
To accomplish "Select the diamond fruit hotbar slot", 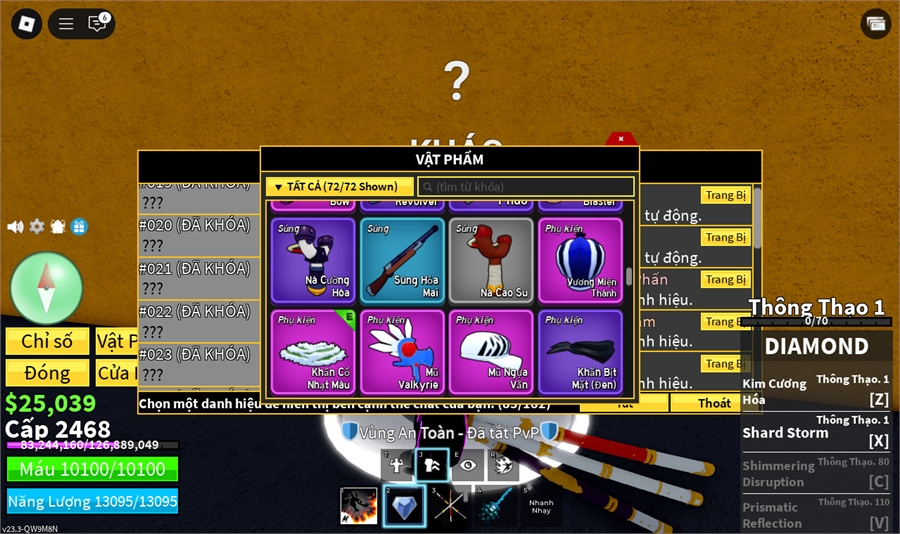I will click(x=404, y=506).
